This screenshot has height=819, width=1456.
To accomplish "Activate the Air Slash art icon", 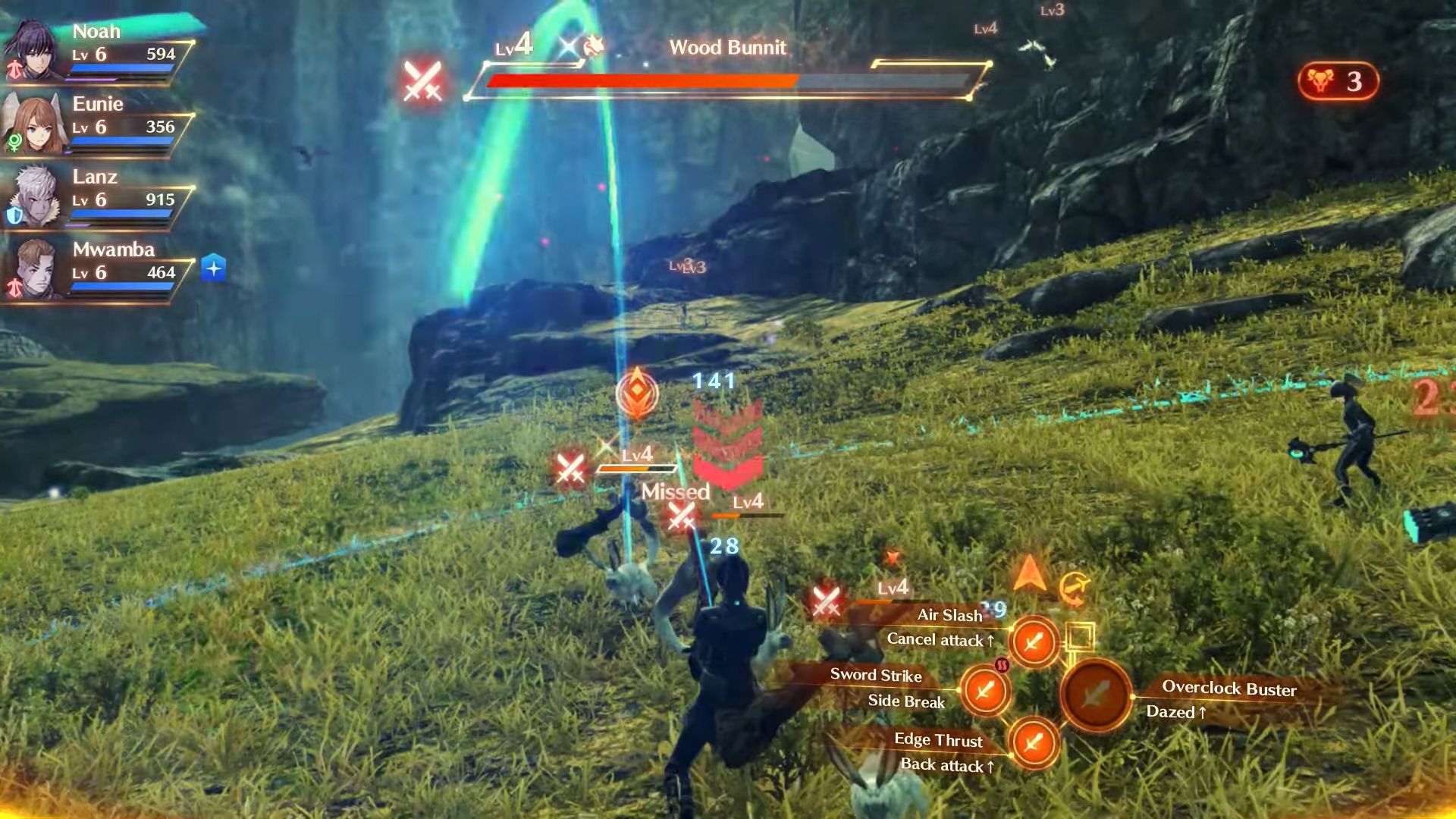I will tap(1033, 642).
